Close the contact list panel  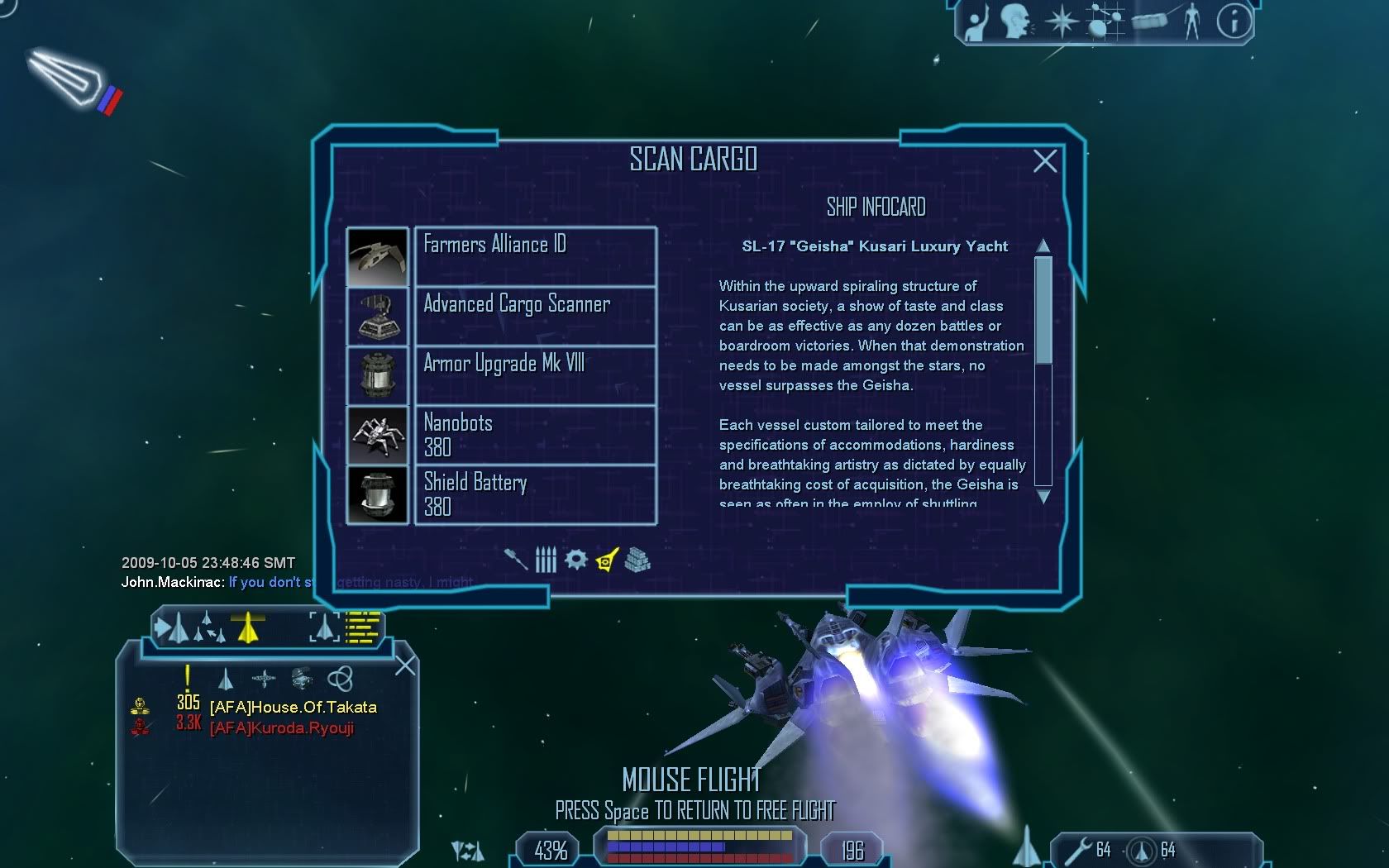[405, 665]
